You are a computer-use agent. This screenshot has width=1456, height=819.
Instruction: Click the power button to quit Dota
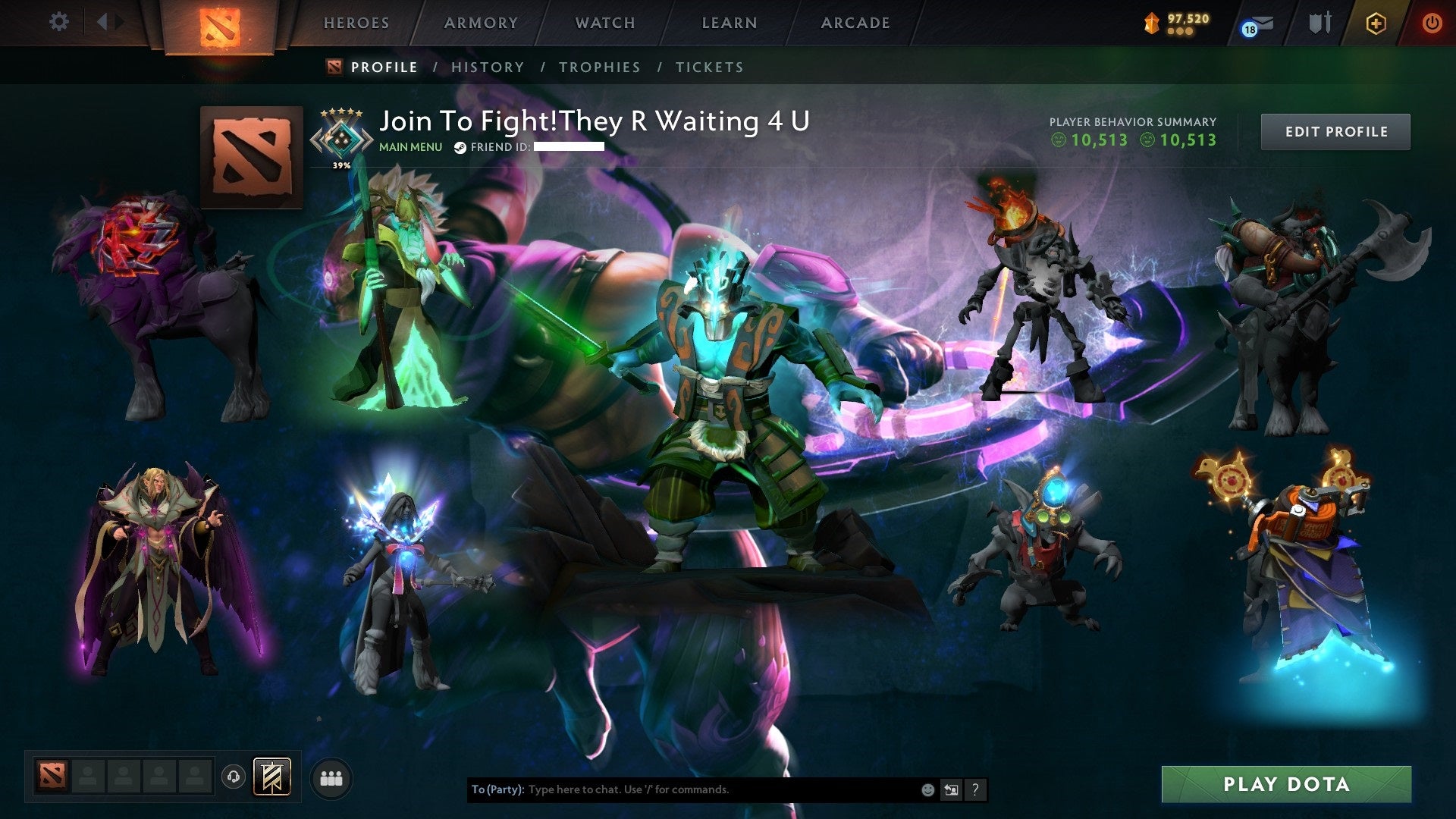(1433, 23)
